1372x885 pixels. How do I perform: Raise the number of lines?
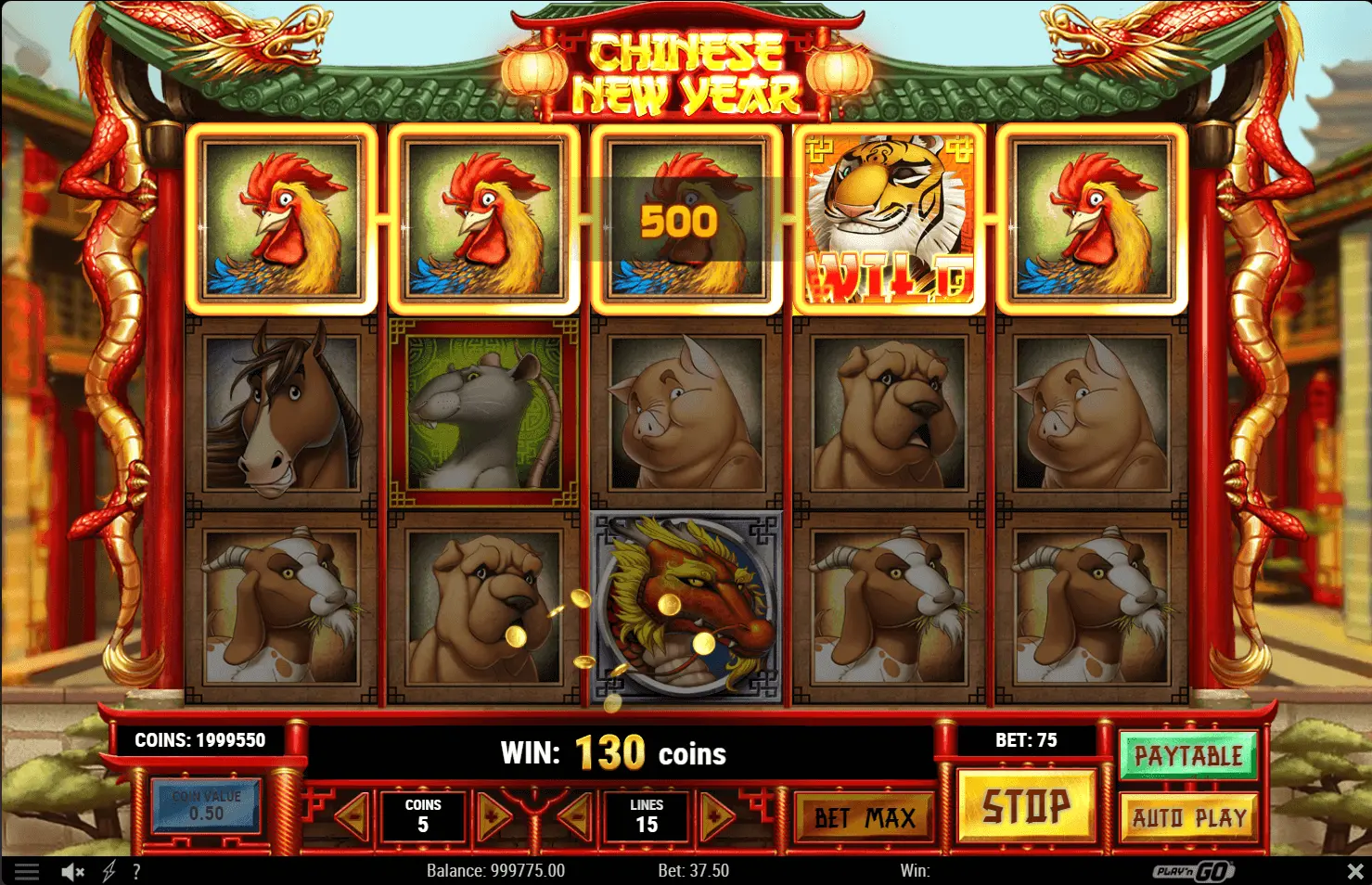click(717, 817)
